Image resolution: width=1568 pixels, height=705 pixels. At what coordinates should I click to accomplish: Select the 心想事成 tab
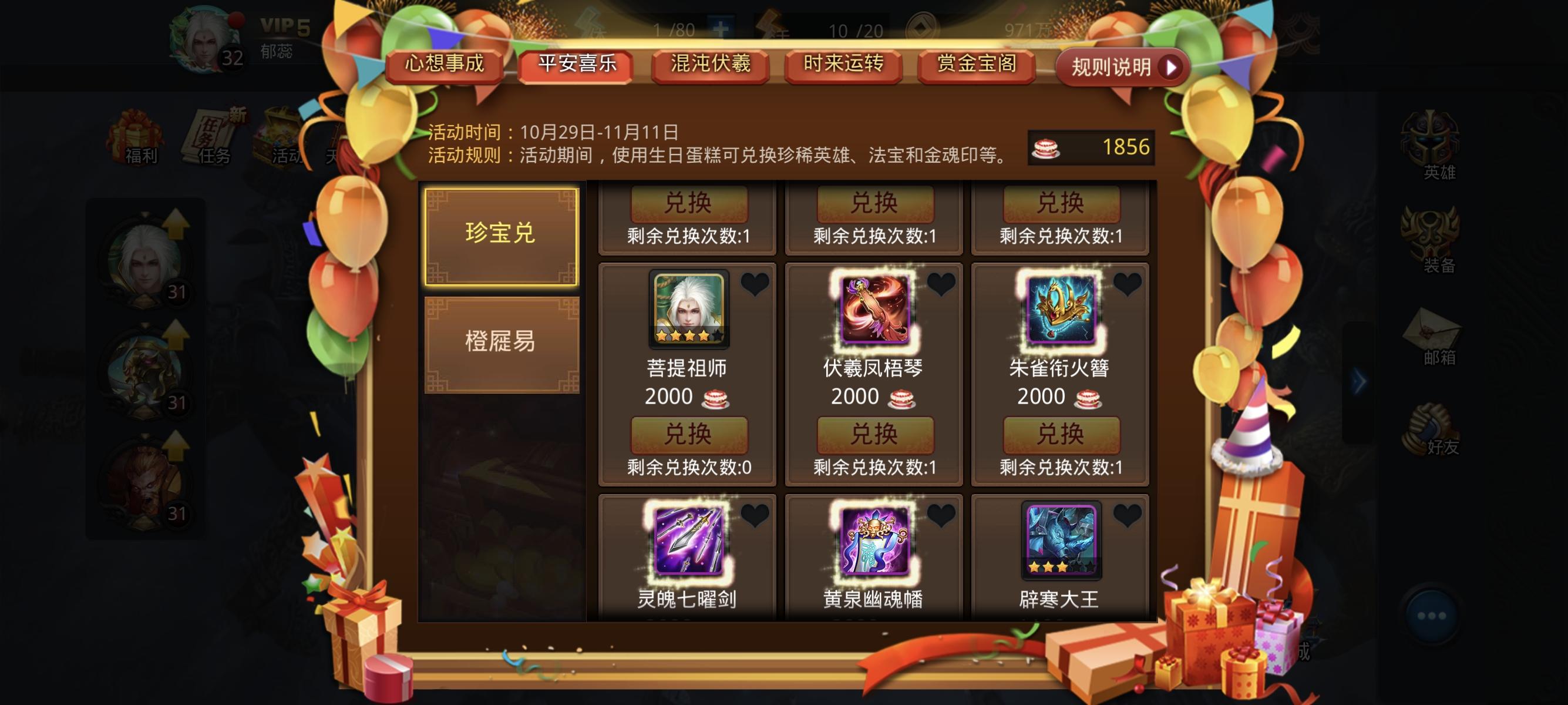click(x=445, y=64)
